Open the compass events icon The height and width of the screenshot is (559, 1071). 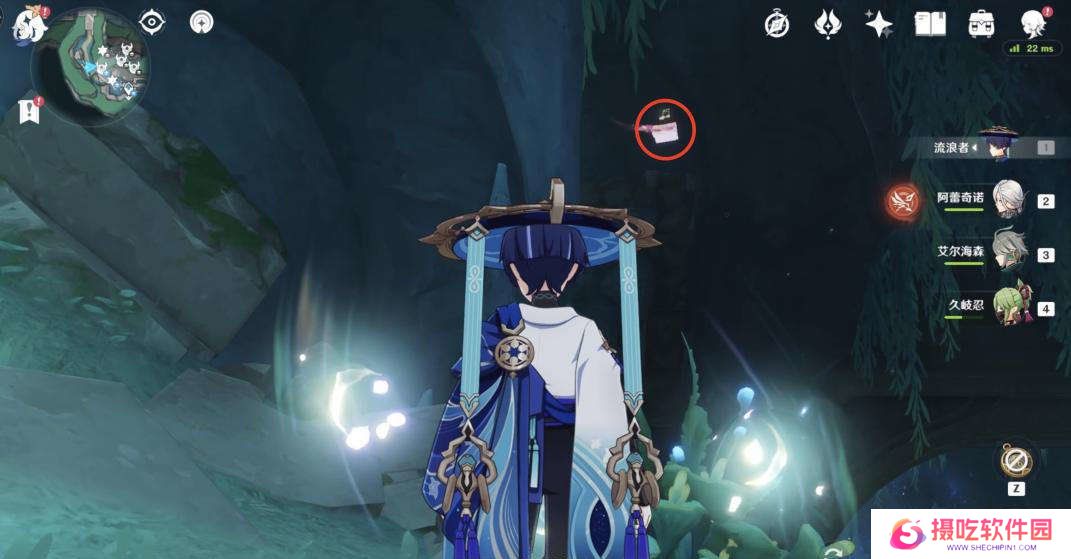tap(777, 24)
